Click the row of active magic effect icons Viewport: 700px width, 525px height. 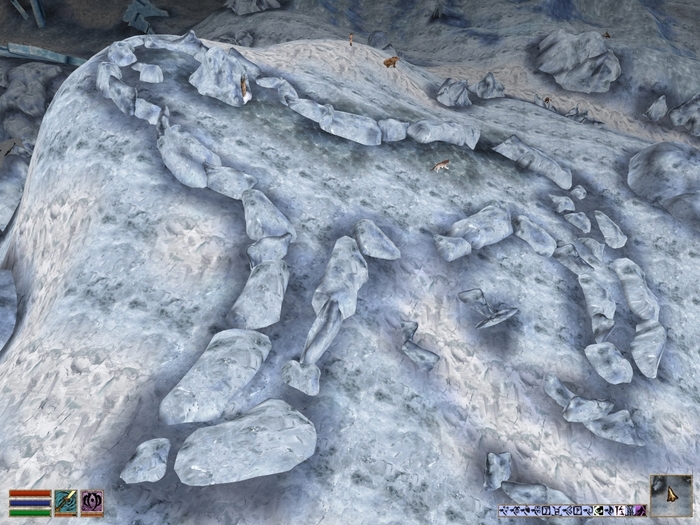point(572,512)
